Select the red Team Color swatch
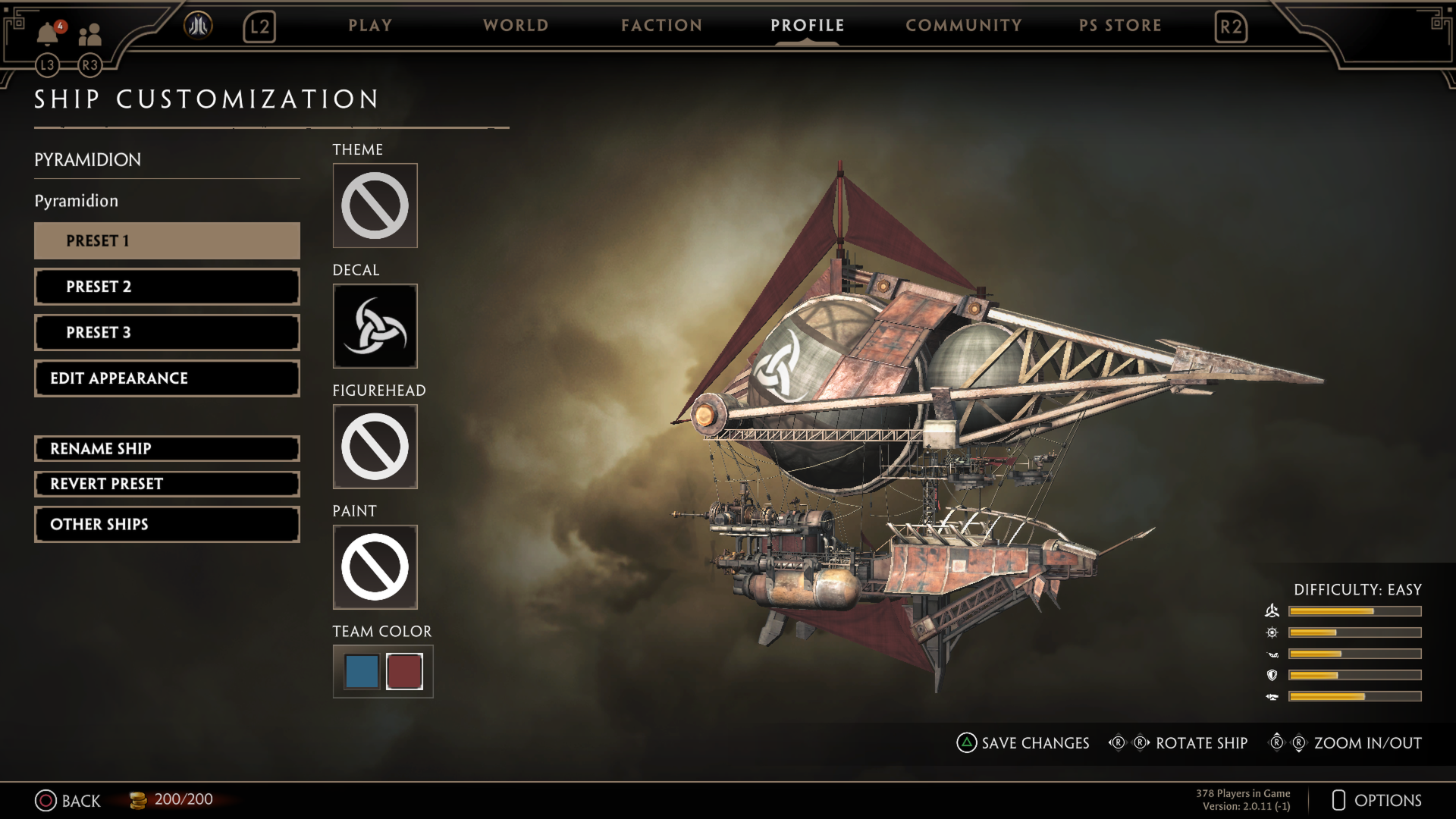This screenshot has height=819, width=1456. tap(404, 671)
